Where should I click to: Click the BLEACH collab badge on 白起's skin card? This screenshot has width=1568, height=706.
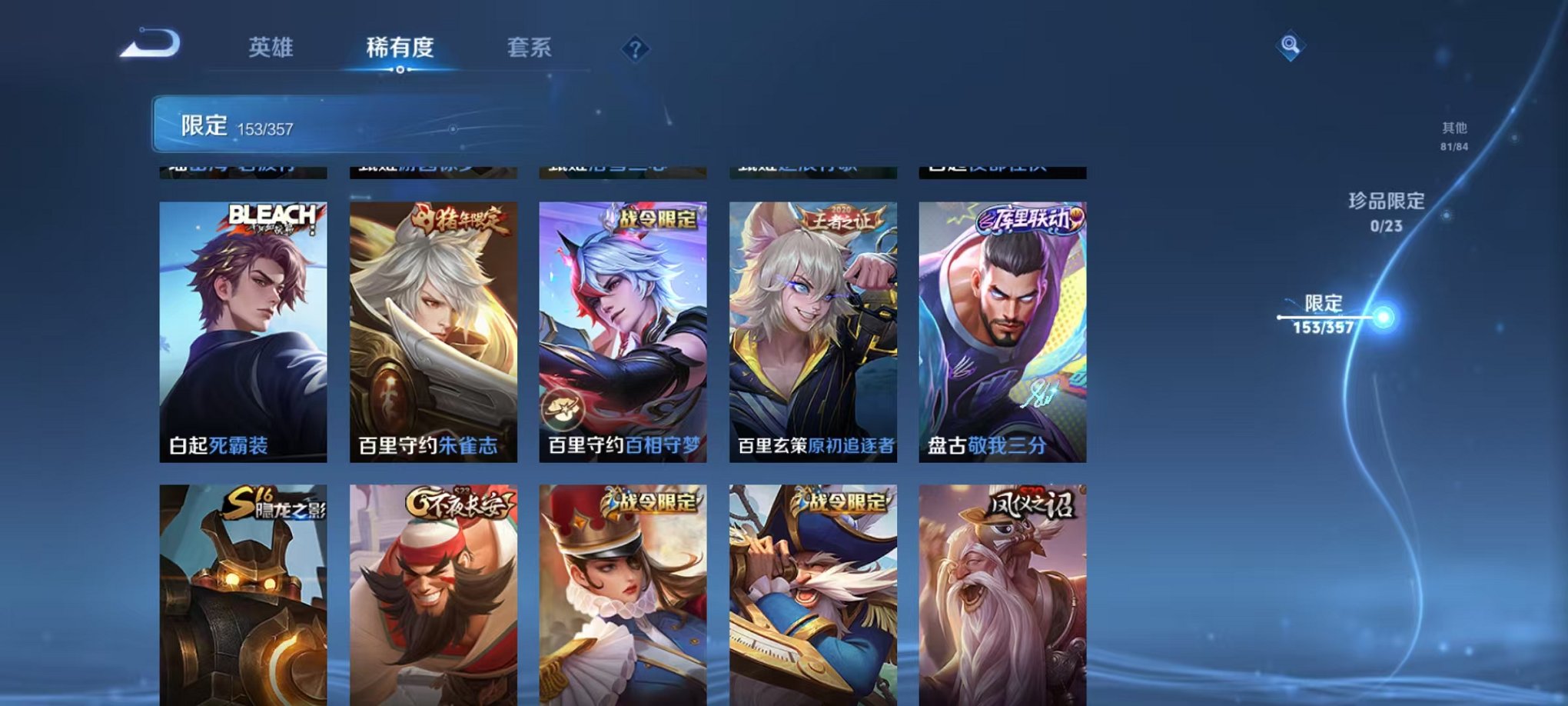(x=270, y=219)
